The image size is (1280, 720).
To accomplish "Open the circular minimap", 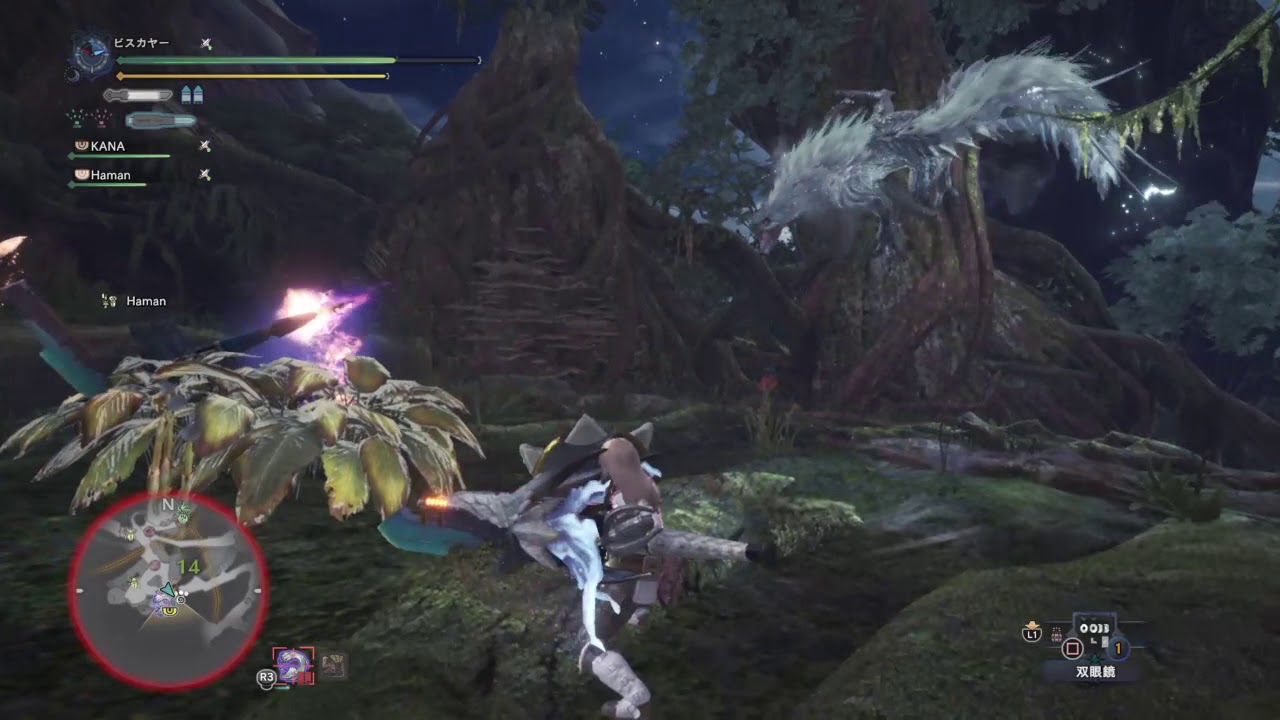I will point(168,590).
